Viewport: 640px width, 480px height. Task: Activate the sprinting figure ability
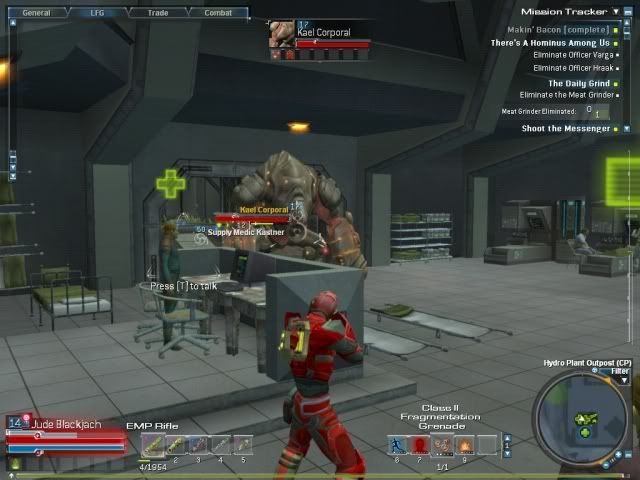(398, 445)
